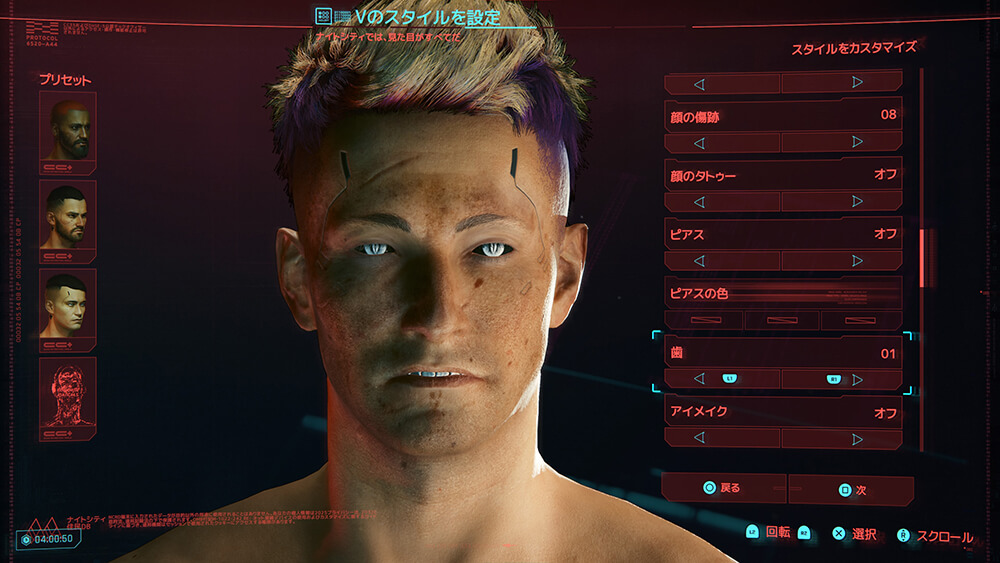Switch ピアス to the previous style
1000x563 pixels.
[699, 260]
